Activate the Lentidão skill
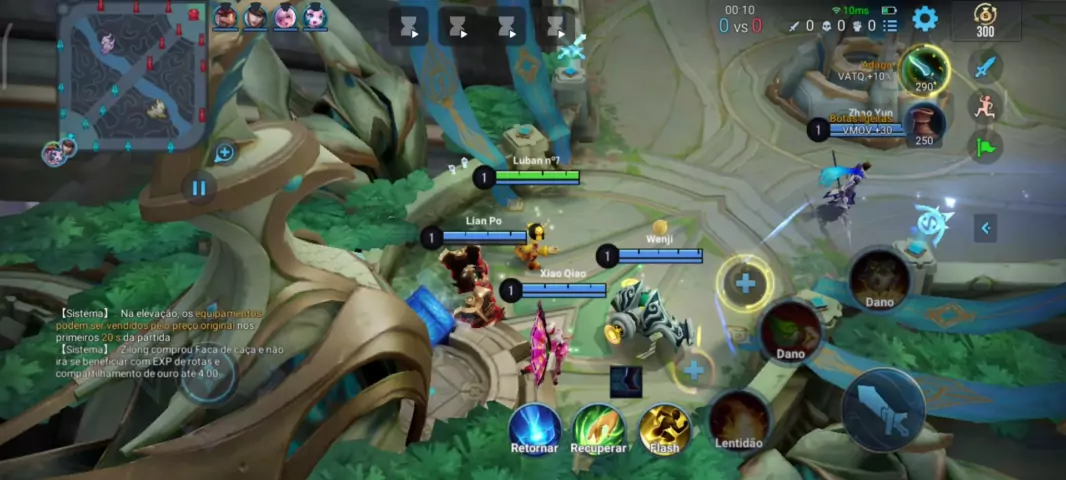The height and width of the screenshot is (480, 1066). 739,420
